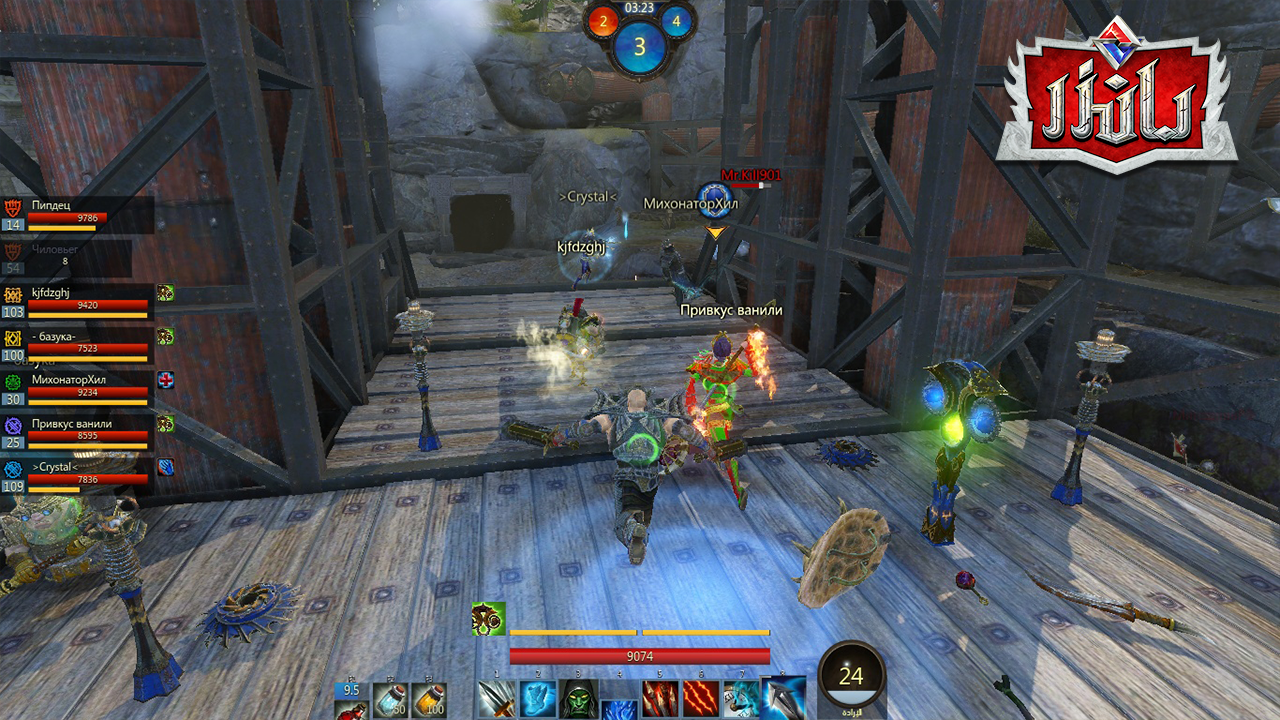Use the orange potion with count 100

point(429,700)
